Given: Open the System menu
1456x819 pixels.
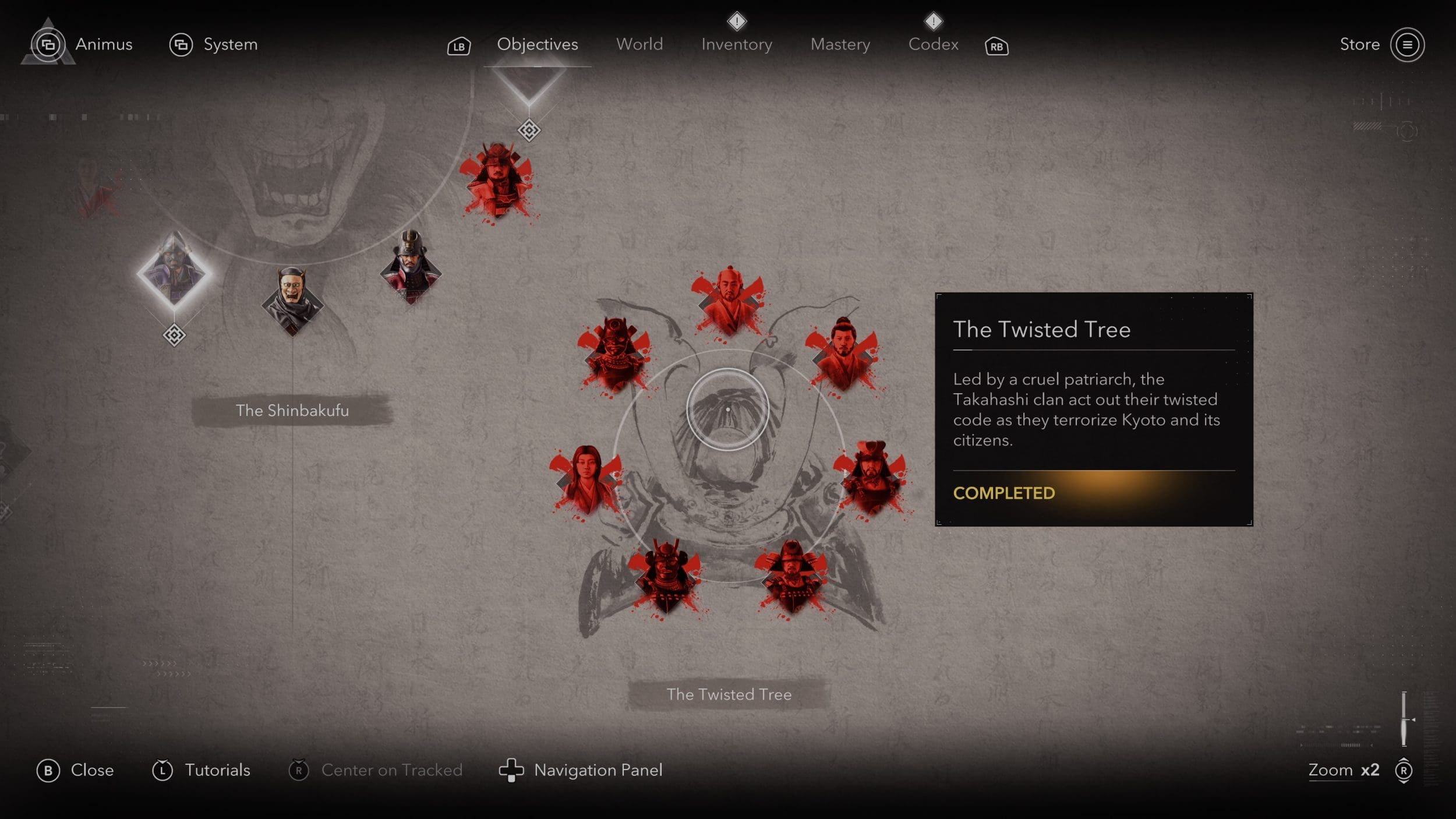Looking at the screenshot, I should (x=213, y=44).
